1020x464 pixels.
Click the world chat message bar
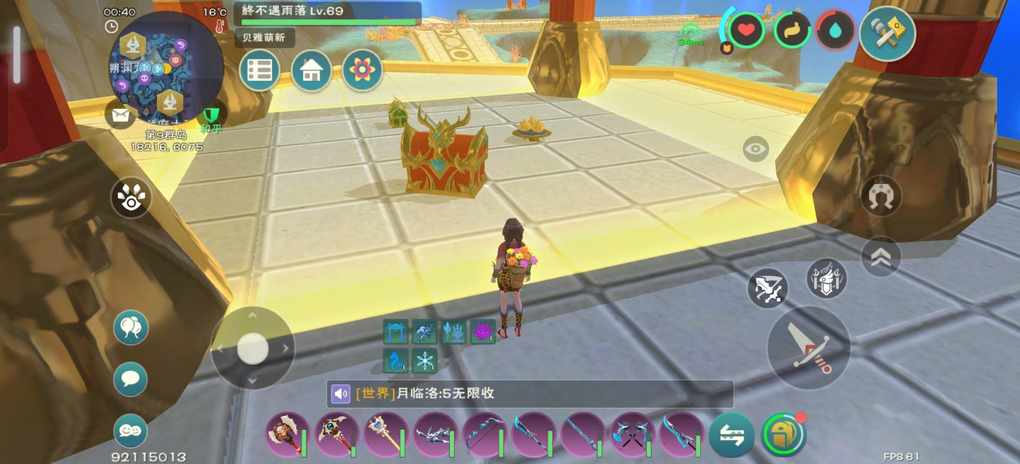click(x=540, y=394)
